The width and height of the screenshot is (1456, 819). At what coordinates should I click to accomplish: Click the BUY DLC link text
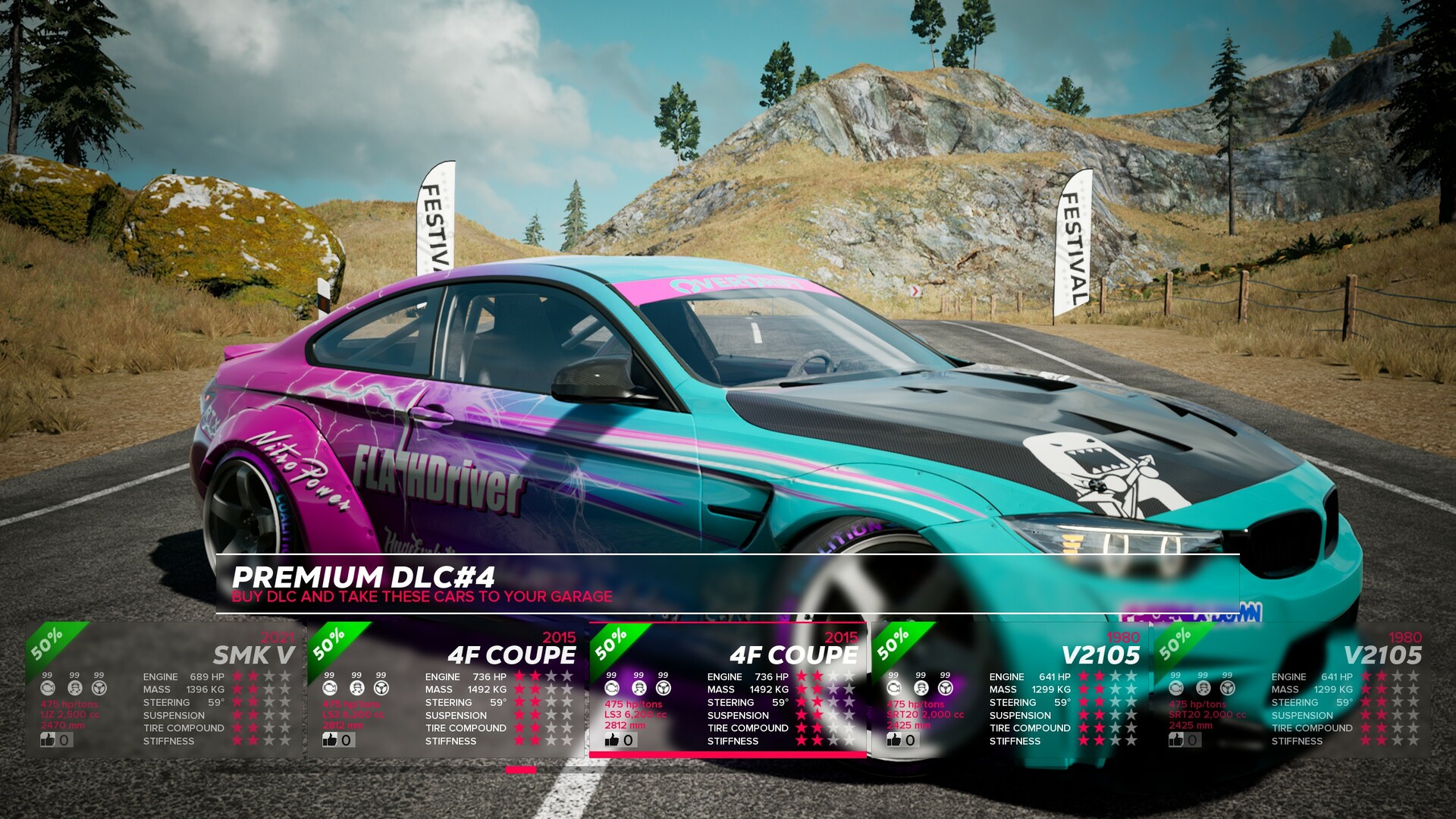[x=422, y=596]
